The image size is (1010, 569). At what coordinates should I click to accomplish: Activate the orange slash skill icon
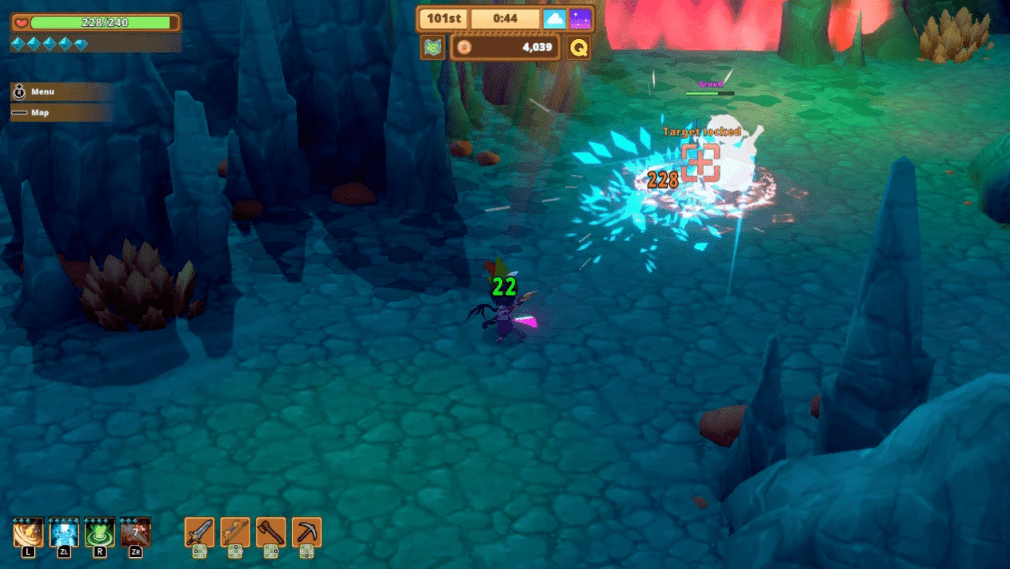pos(28,531)
